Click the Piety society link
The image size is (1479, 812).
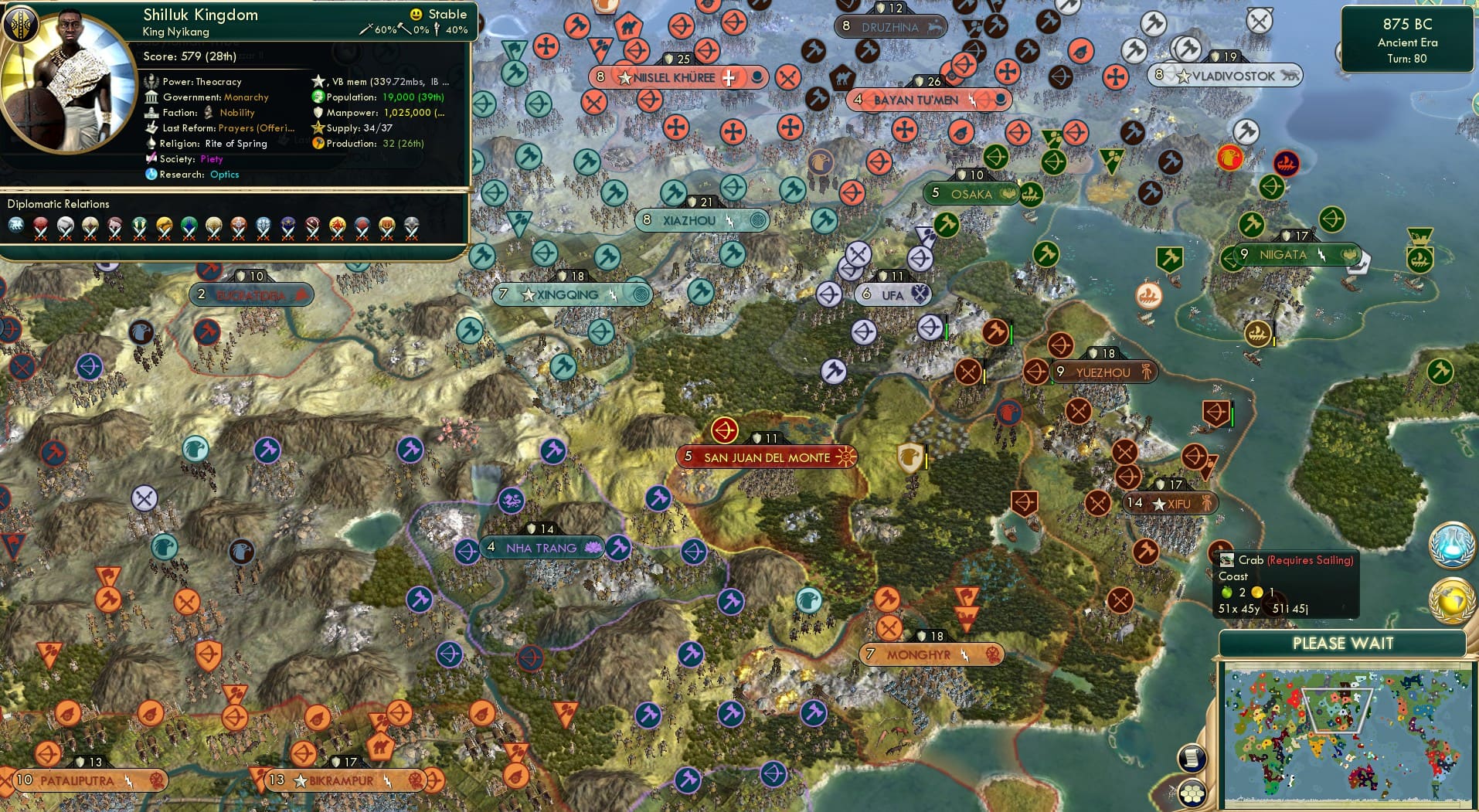[213, 158]
